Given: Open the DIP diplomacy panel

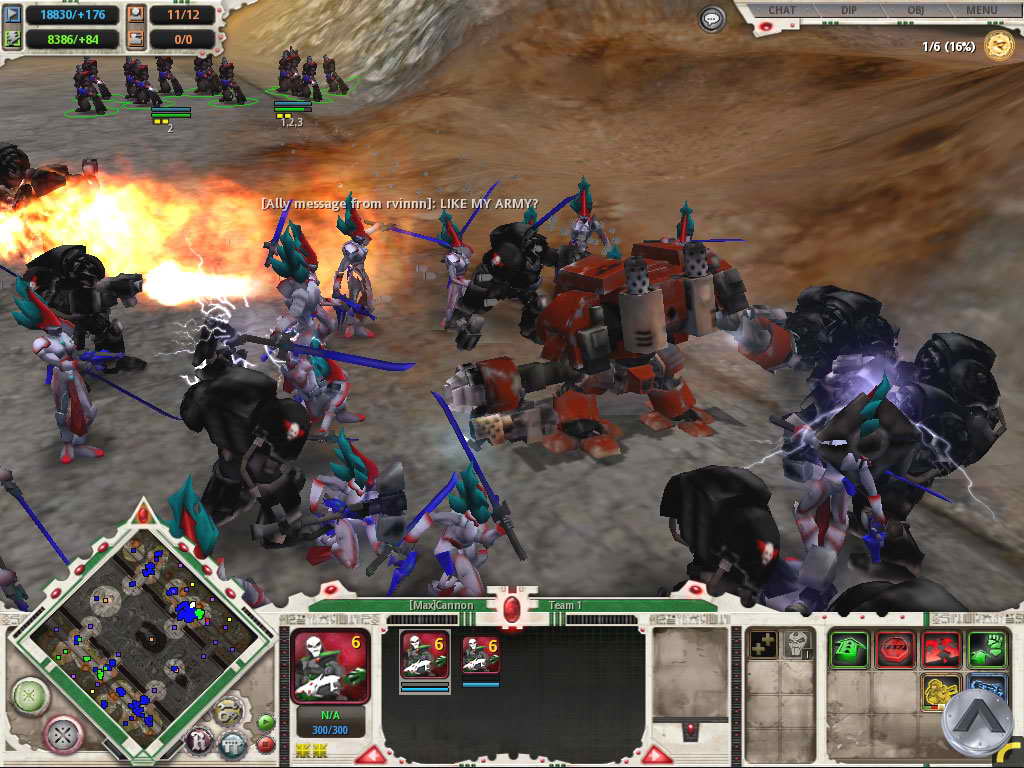Looking at the screenshot, I should (x=848, y=10).
